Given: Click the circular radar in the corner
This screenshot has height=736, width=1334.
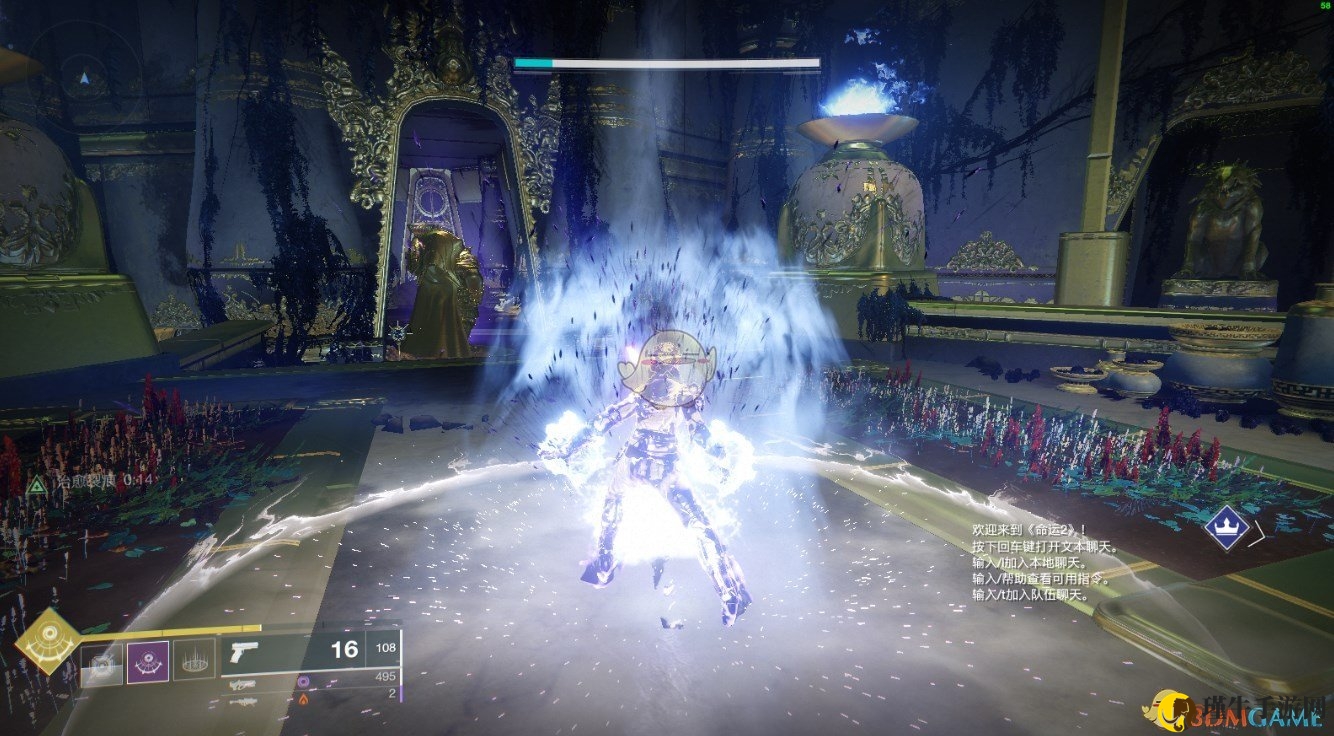Looking at the screenshot, I should tap(85, 78).
